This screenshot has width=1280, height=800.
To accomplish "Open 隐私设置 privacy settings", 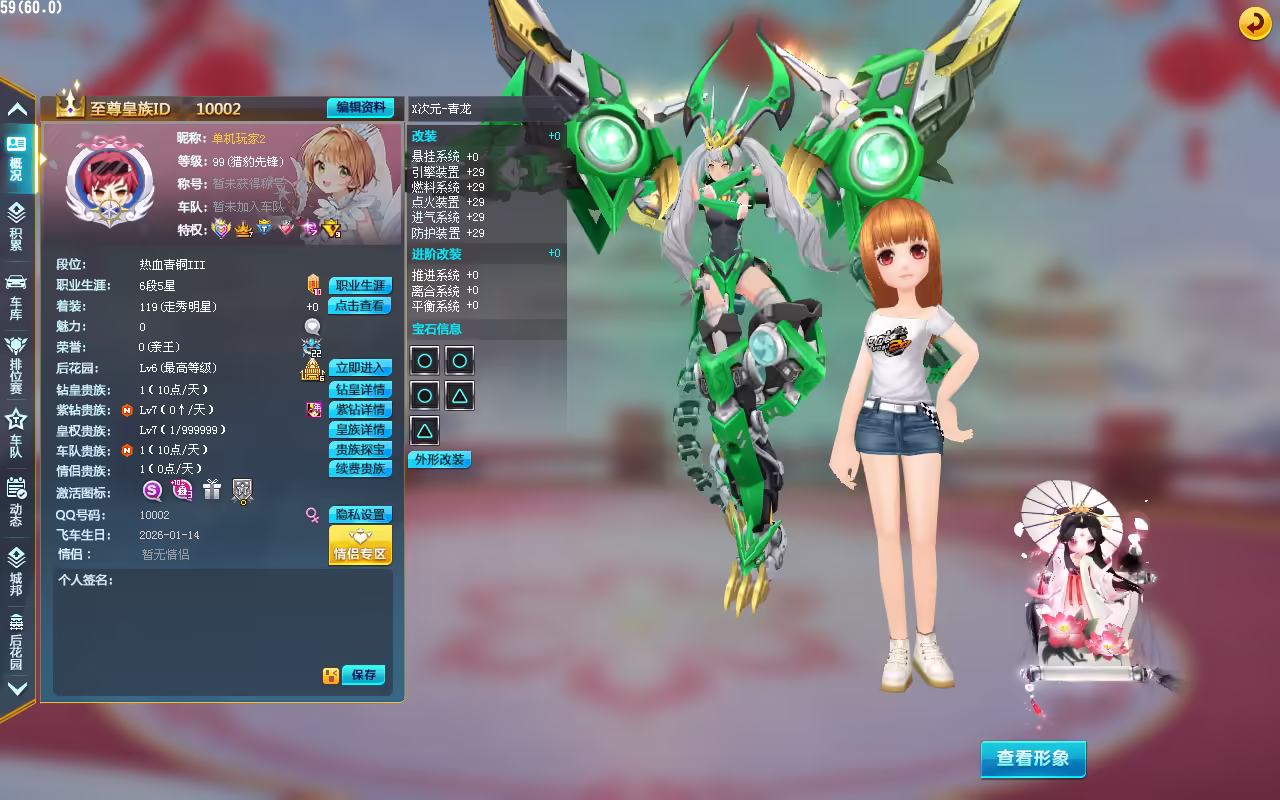I will tap(360, 515).
